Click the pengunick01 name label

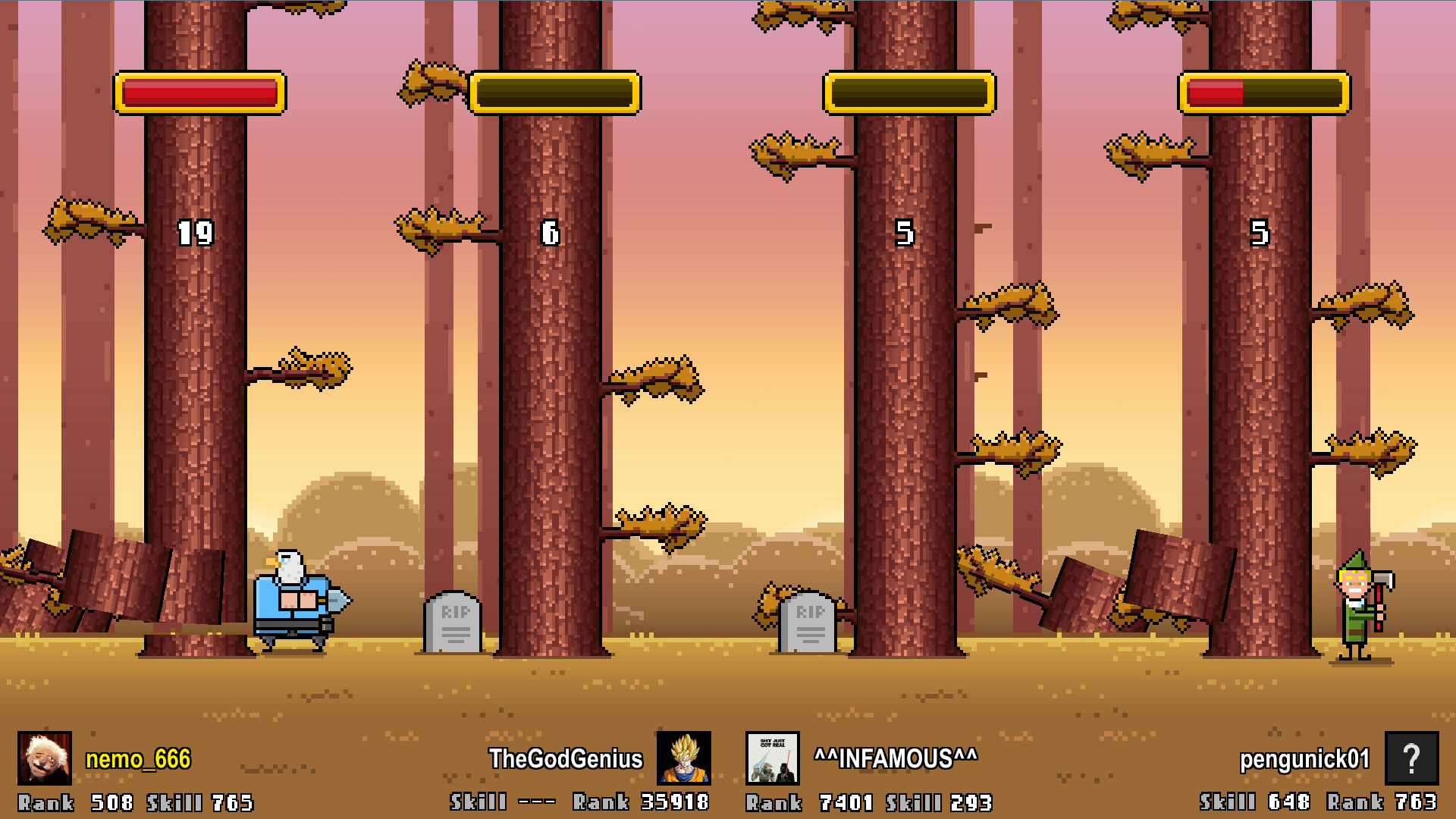[x=1304, y=758]
